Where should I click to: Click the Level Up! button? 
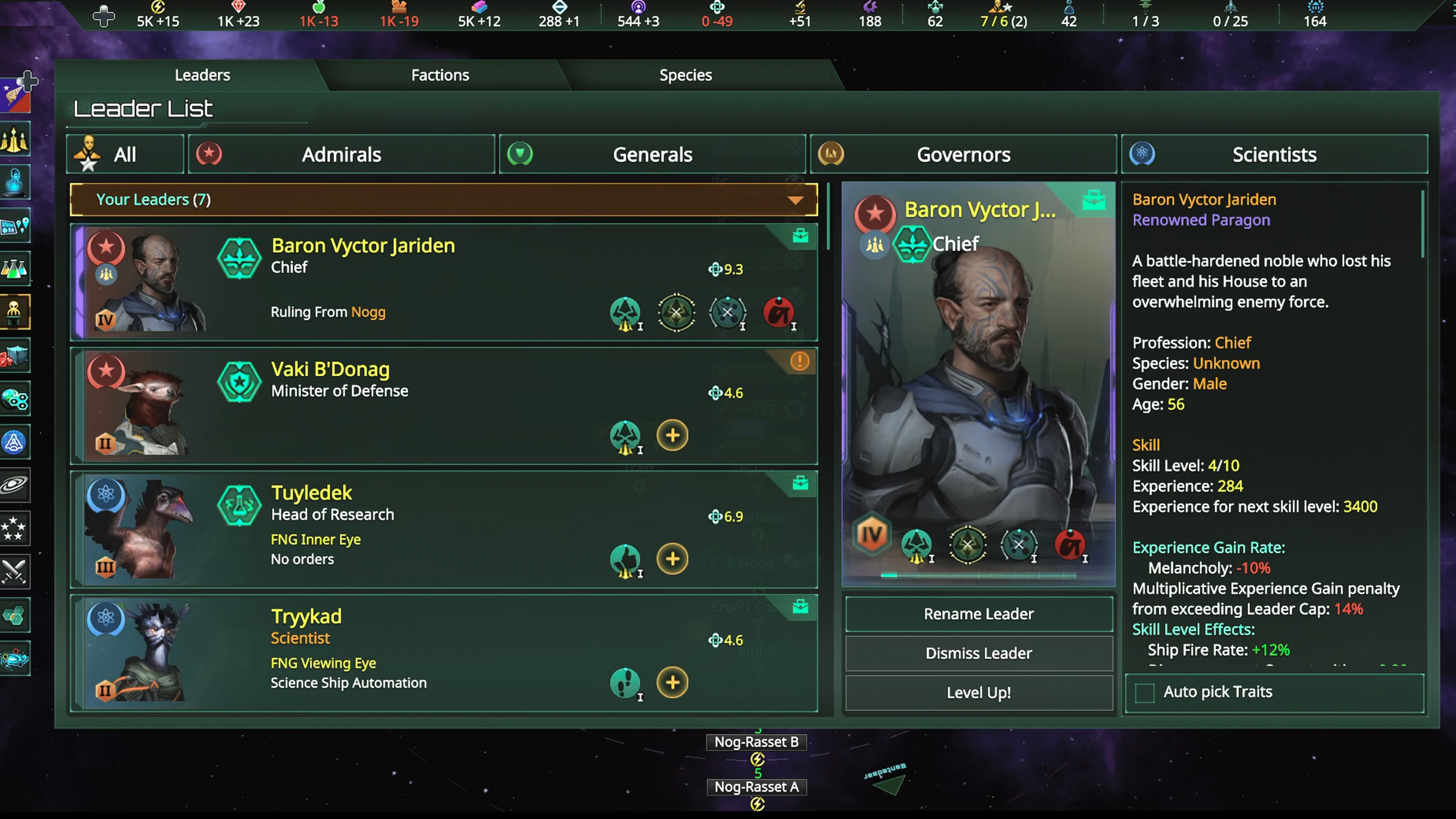pyautogui.click(x=978, y=692)
